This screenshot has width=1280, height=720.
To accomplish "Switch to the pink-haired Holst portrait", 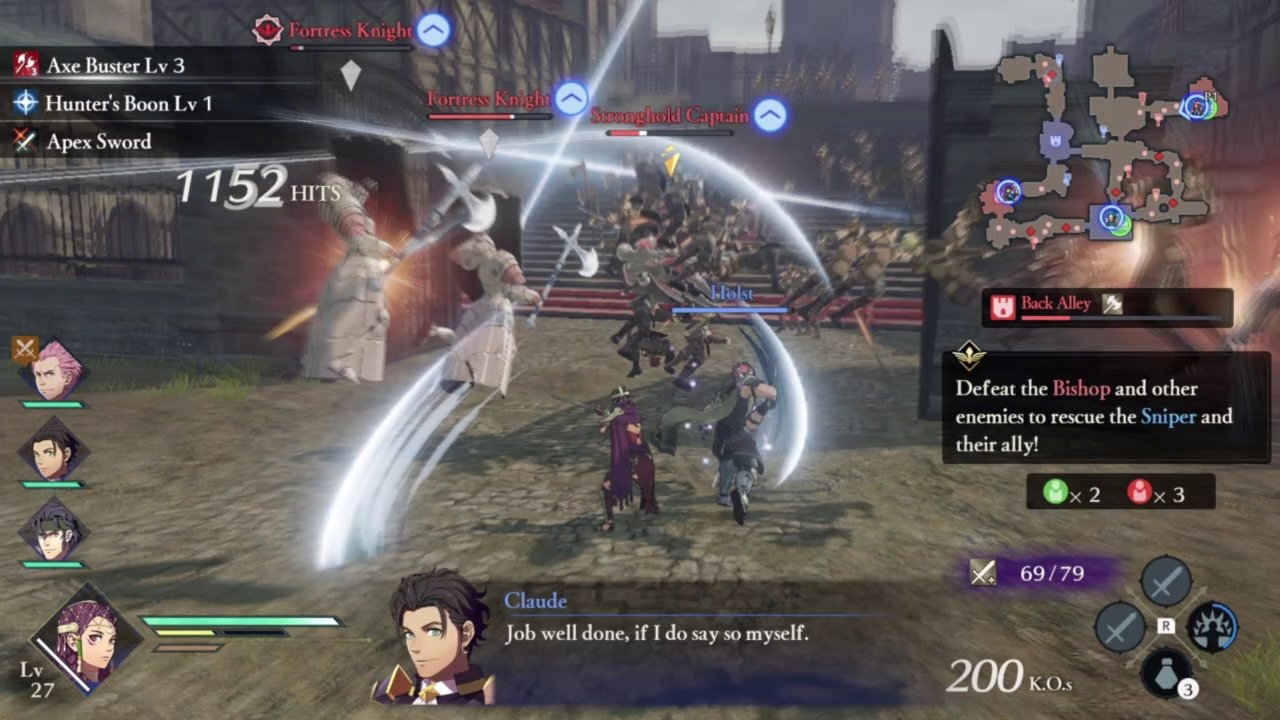I will point(53,371).
